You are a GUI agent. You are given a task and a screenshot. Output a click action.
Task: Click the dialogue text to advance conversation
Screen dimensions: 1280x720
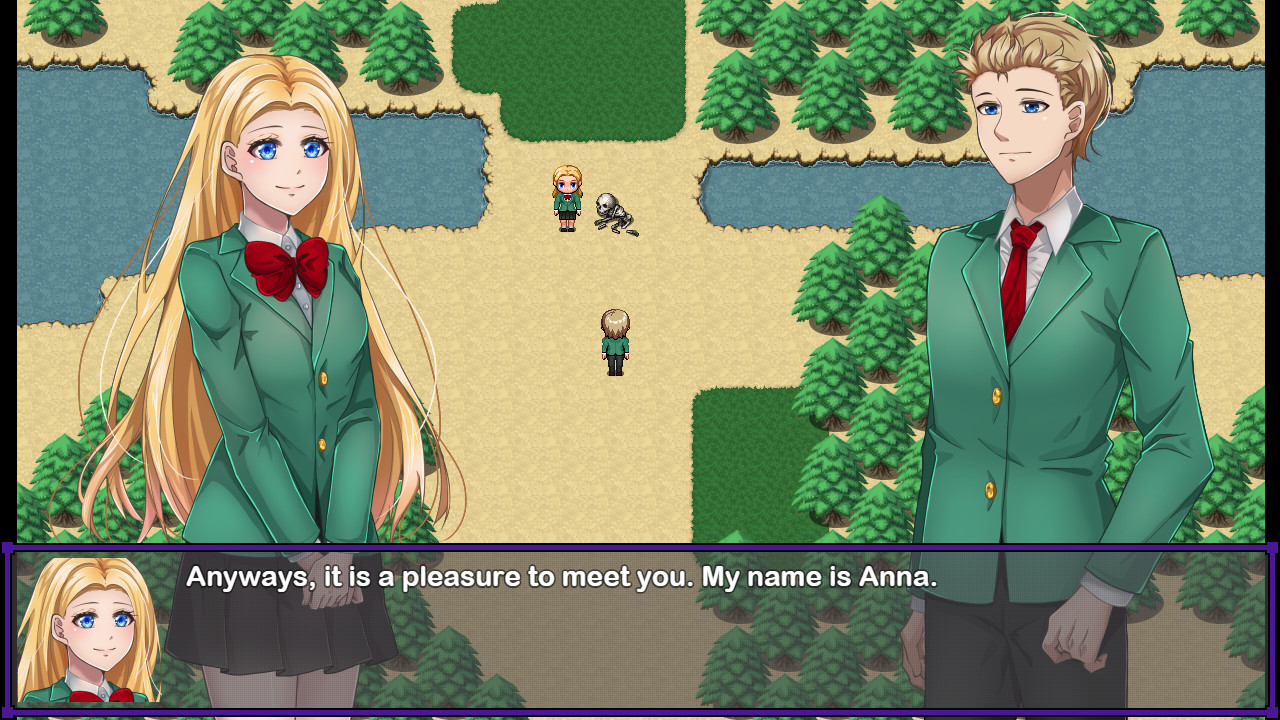coord(560,577)
